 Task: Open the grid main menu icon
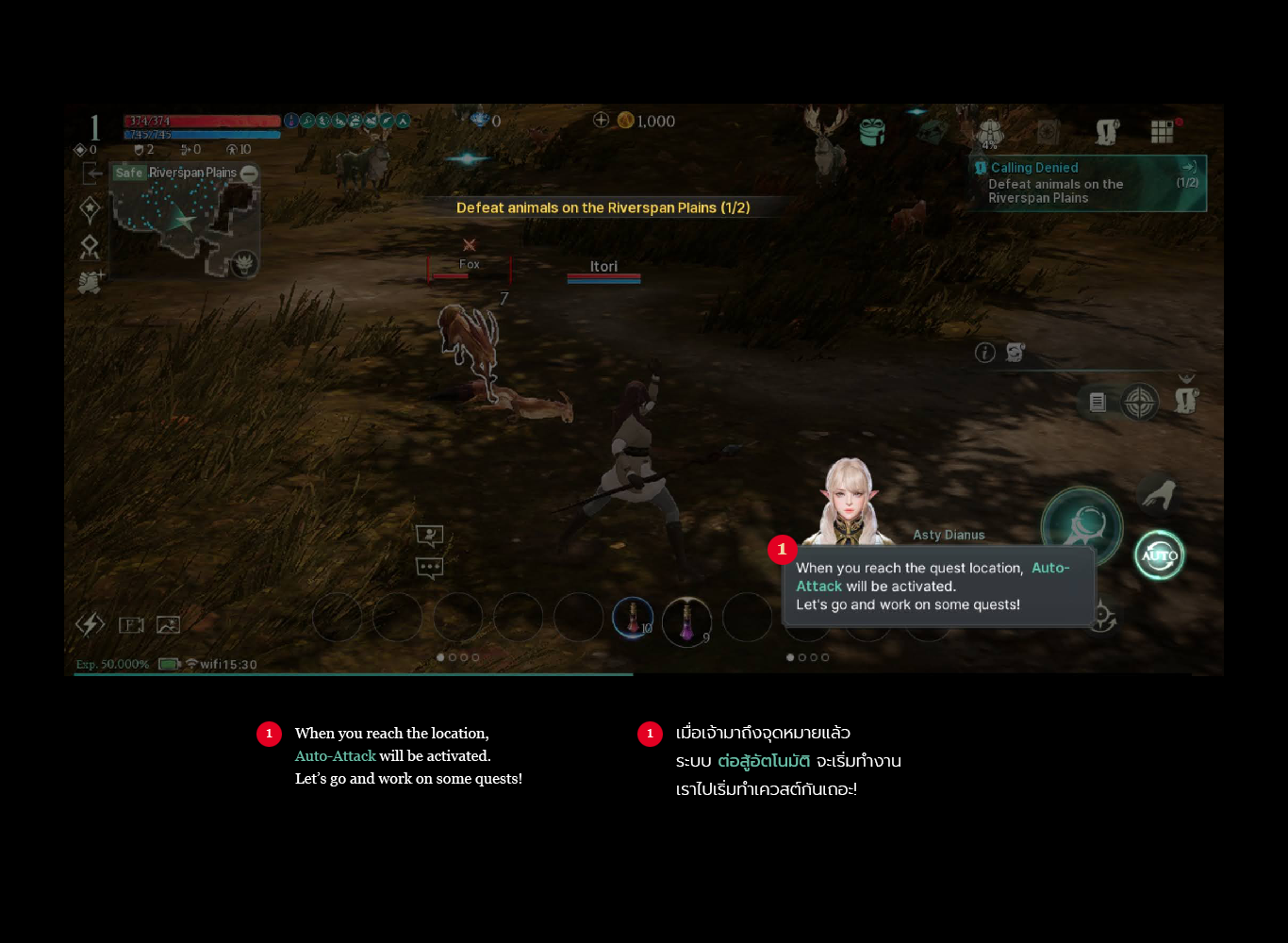[1162, 132]
